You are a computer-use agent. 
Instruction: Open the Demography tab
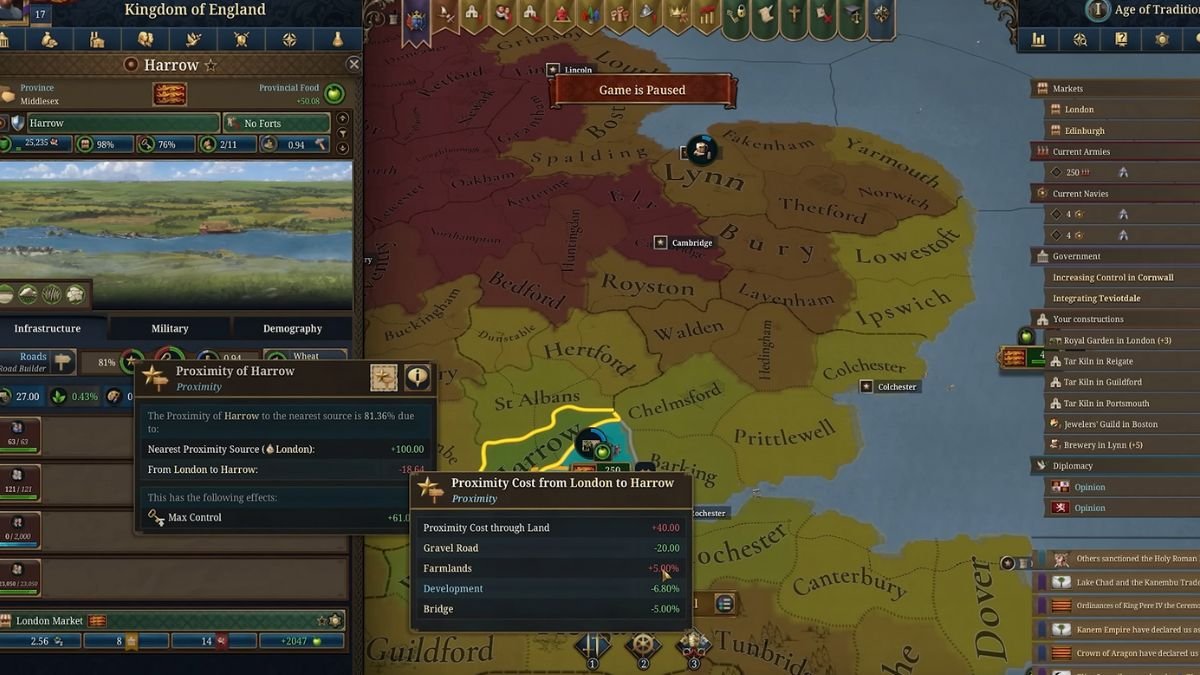(292, 328)
